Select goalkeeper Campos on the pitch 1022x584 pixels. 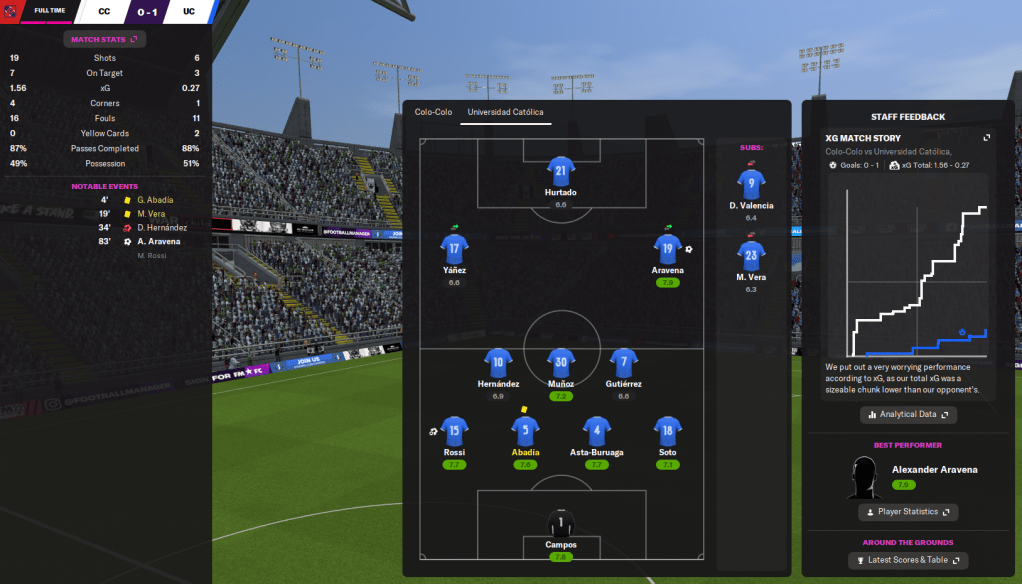(561, 524)
